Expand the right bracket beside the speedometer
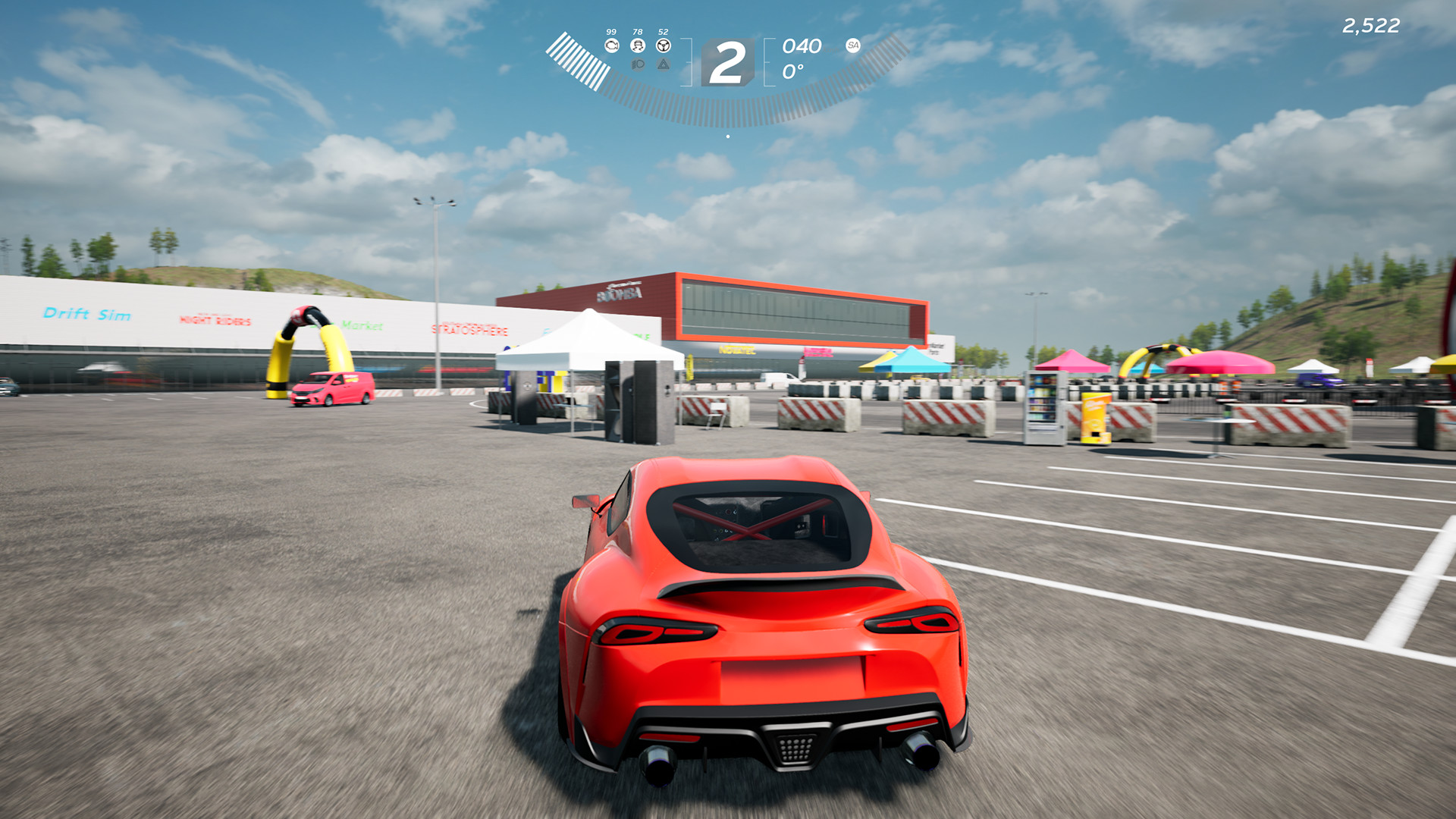Viewport: 1456px width, 819px height. pyautogui.click(x=767, y=62)
